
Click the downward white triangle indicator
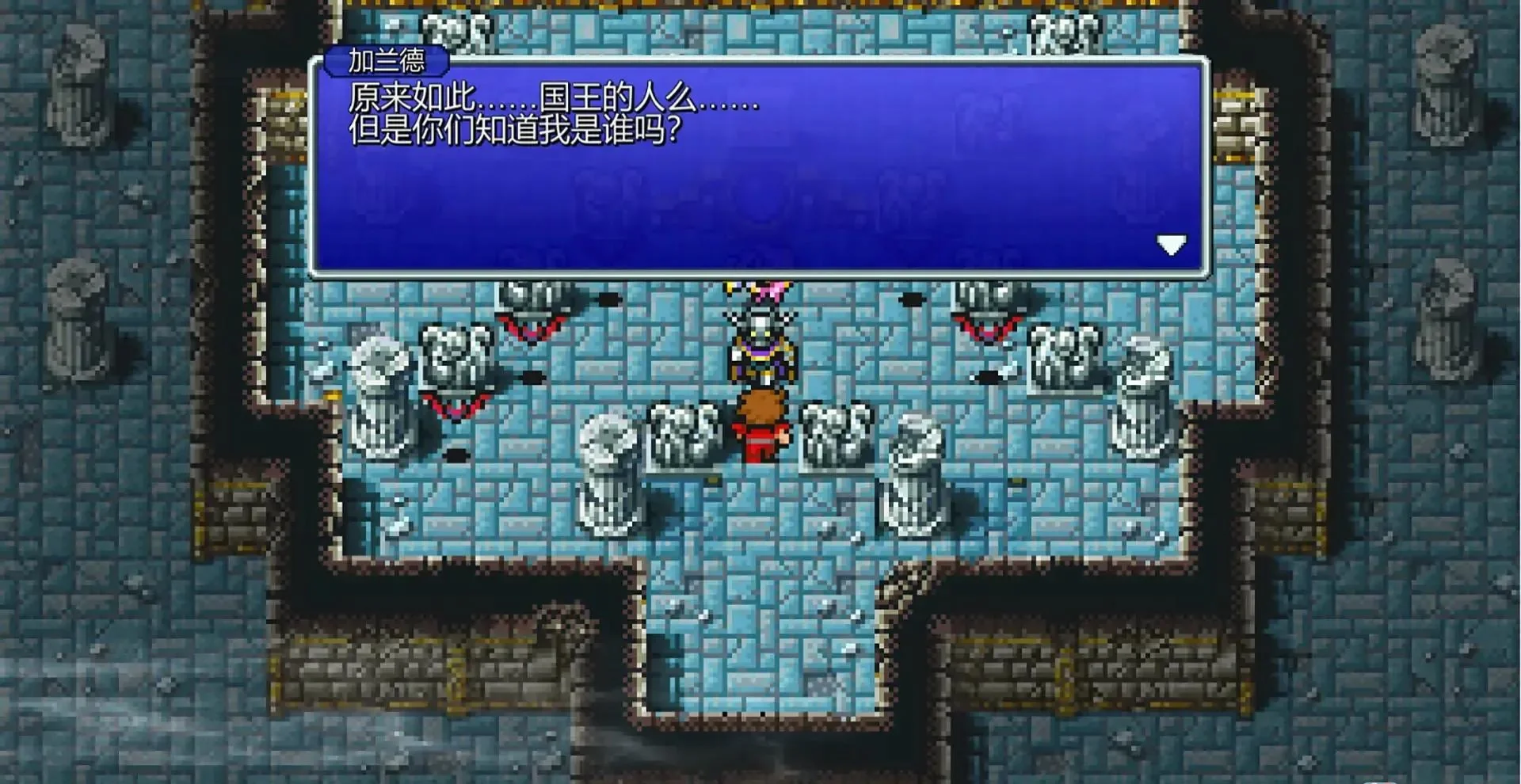tap(1172, 245)
